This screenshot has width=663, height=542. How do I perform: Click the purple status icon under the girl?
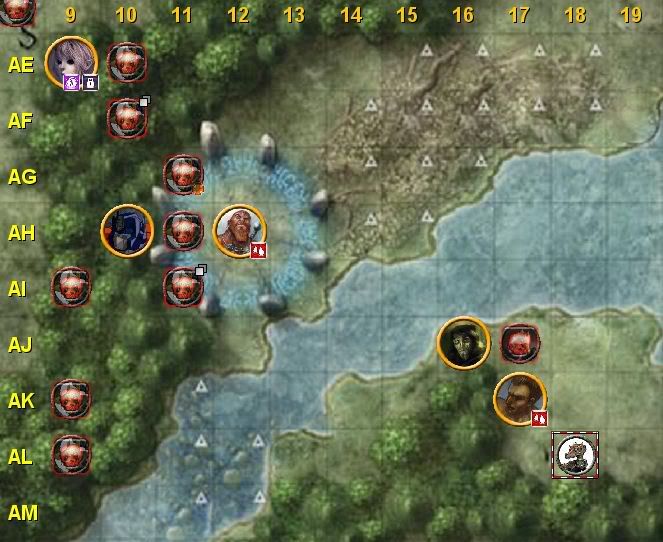click(72, 83)
